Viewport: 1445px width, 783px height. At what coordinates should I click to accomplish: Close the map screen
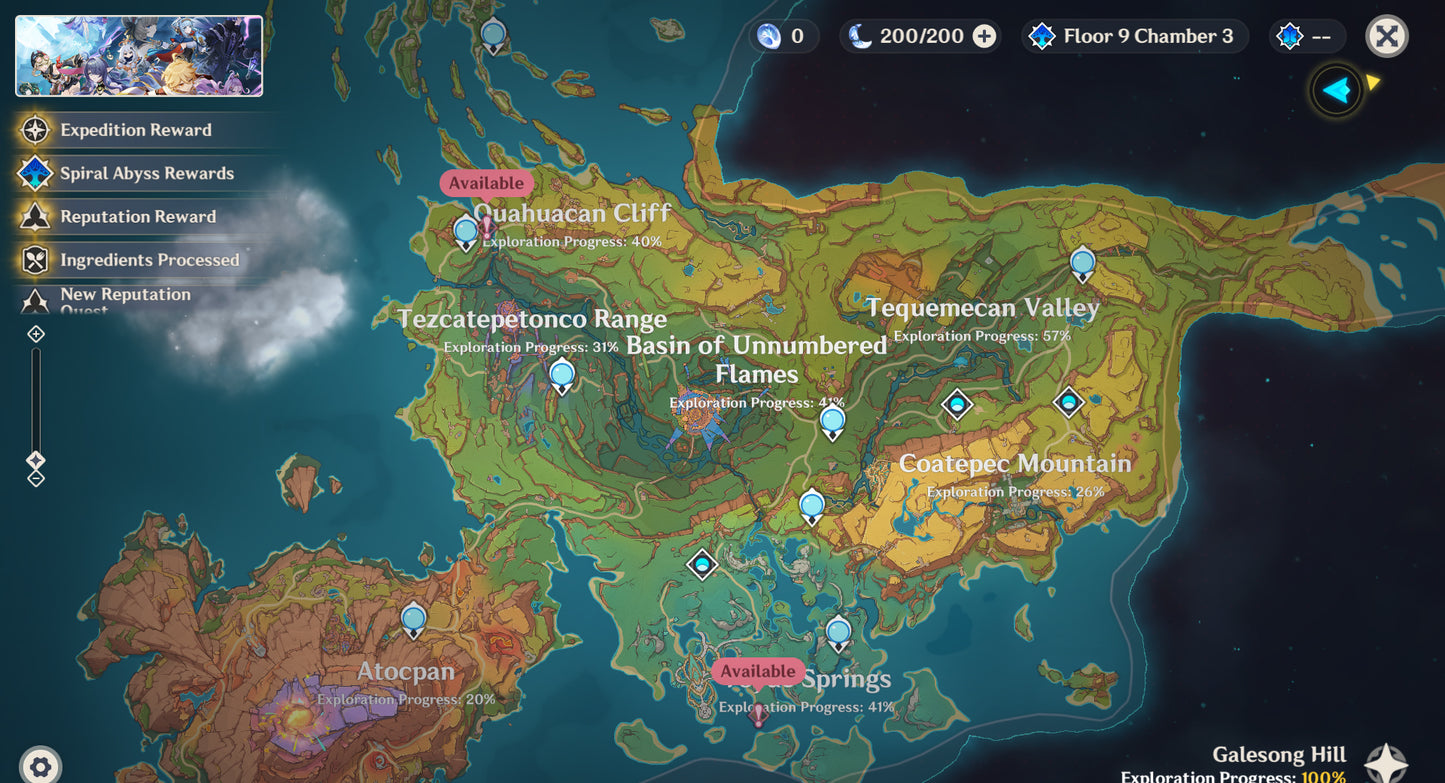(x=1386, y=37)
